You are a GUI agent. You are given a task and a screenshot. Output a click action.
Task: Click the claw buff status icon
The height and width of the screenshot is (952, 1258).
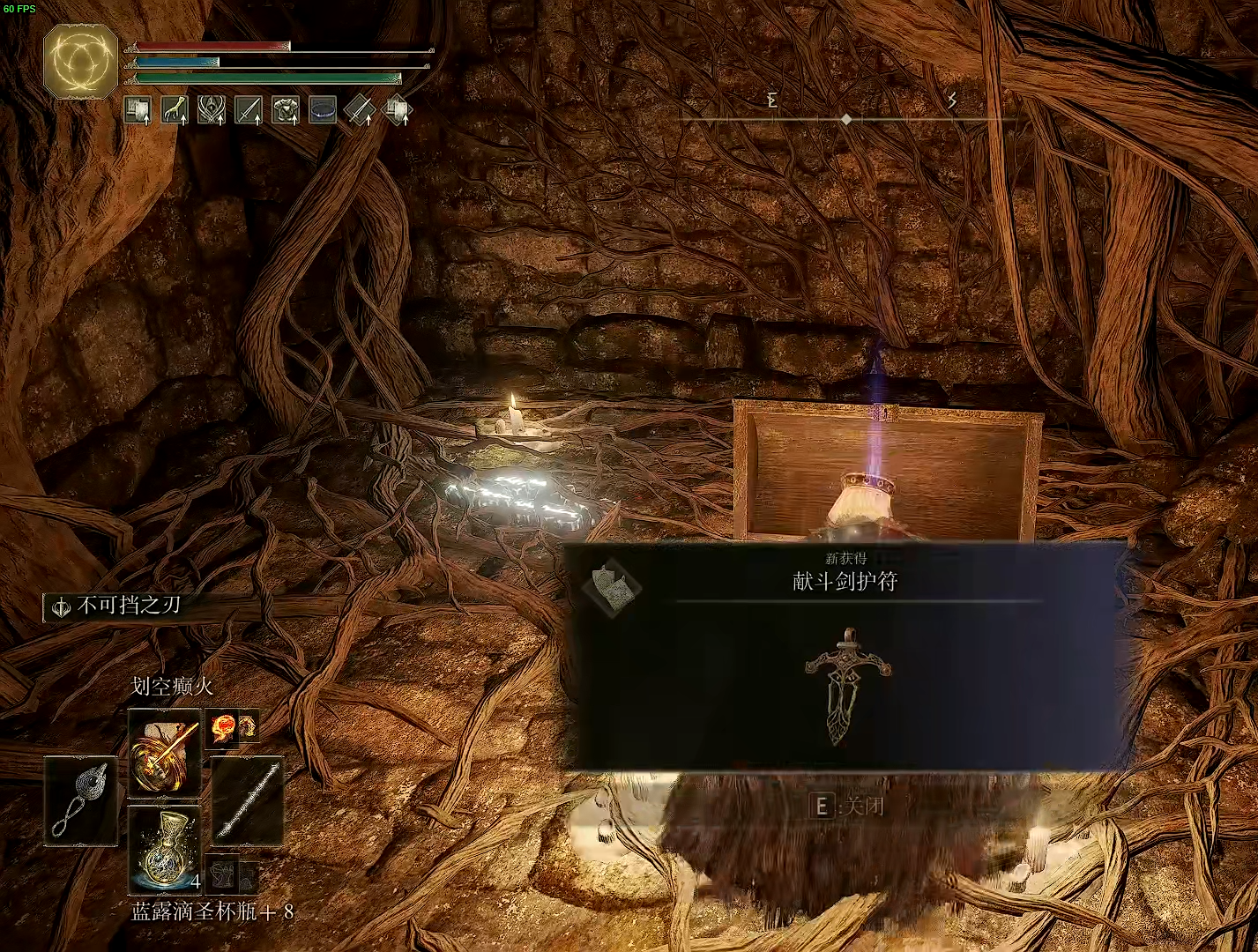pyautogui.click(x=175, y=110)
